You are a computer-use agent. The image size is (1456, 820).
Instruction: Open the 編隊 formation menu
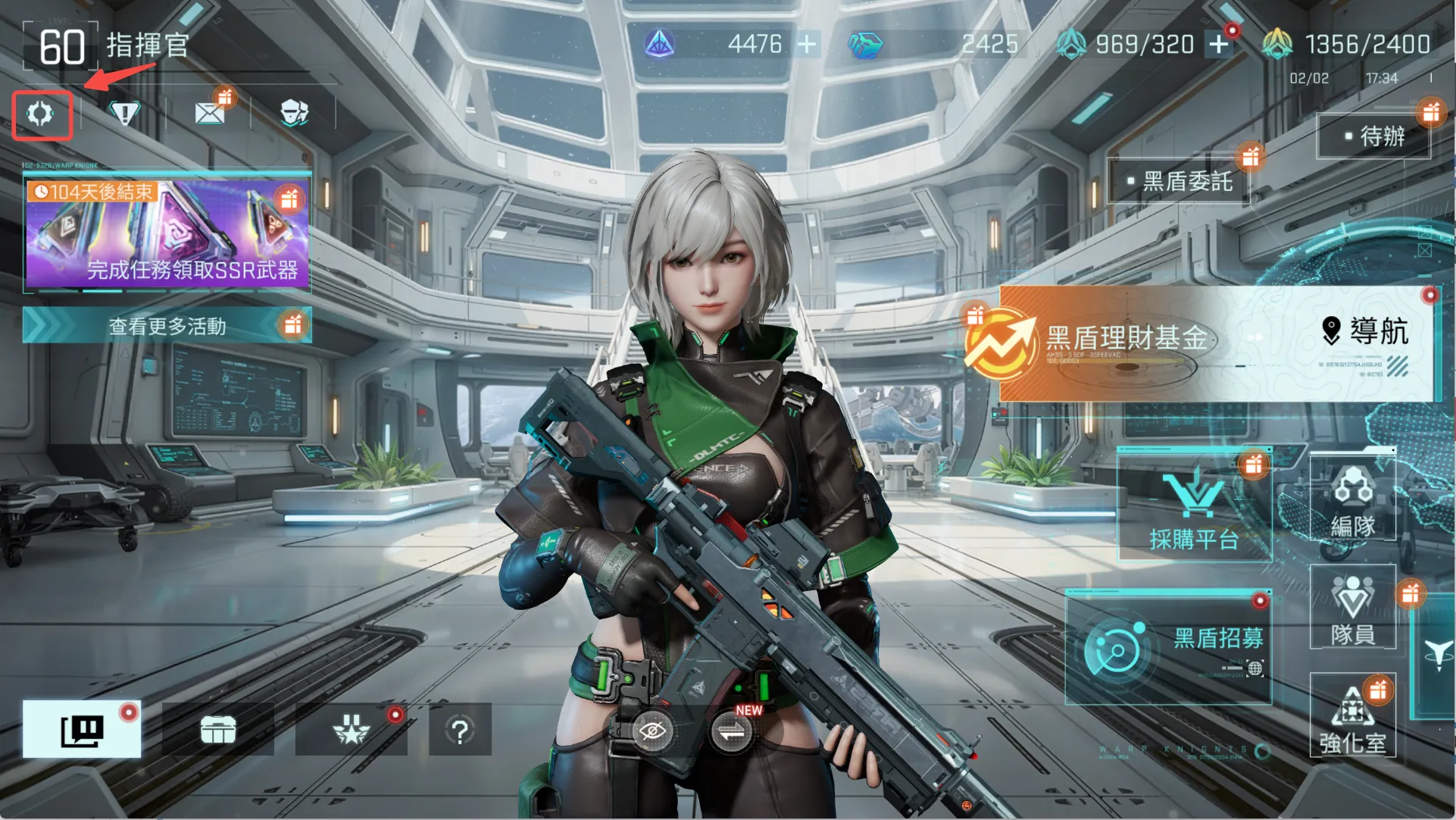pos(1352,499)
